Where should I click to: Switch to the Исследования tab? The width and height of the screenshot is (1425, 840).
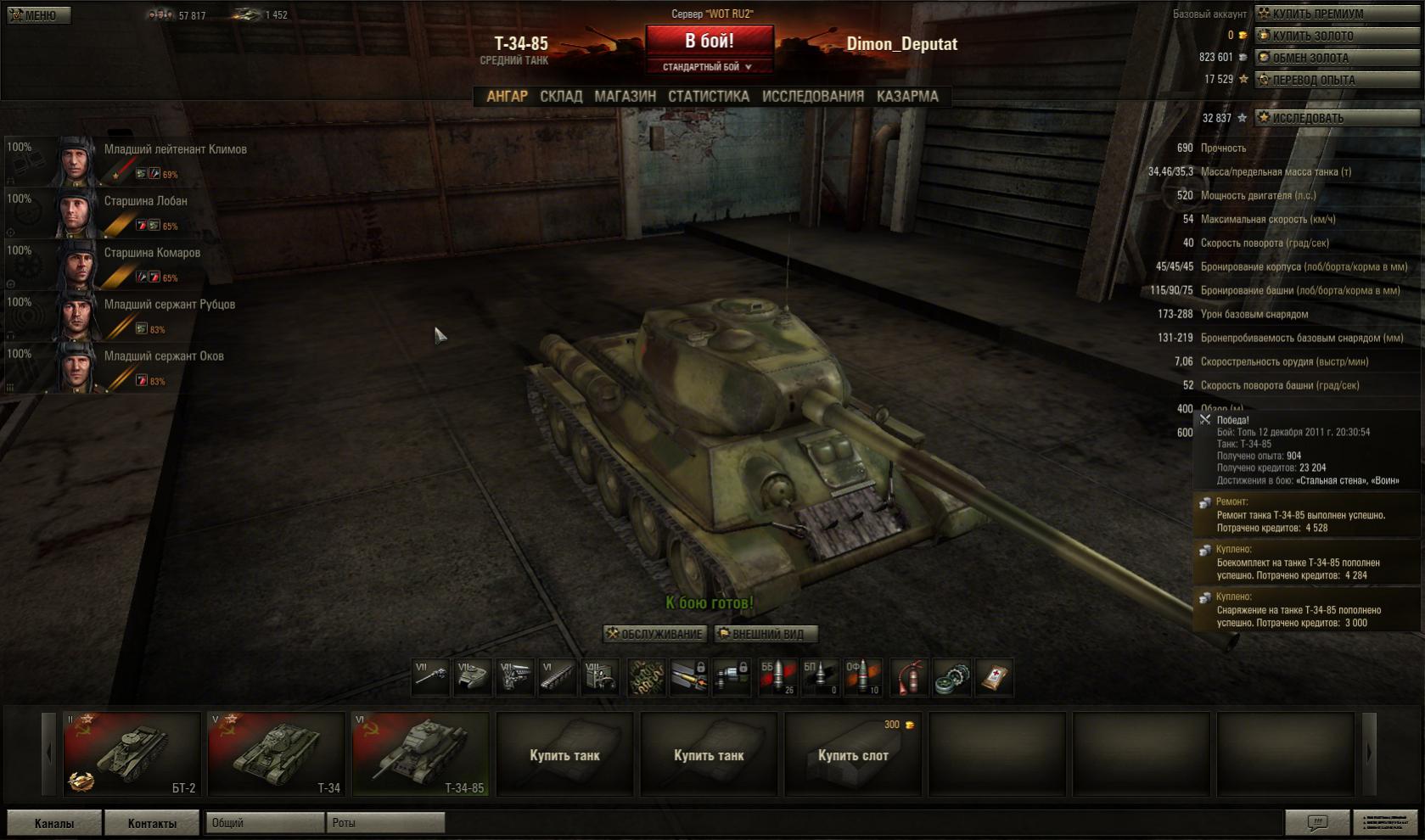coord(812,97)
